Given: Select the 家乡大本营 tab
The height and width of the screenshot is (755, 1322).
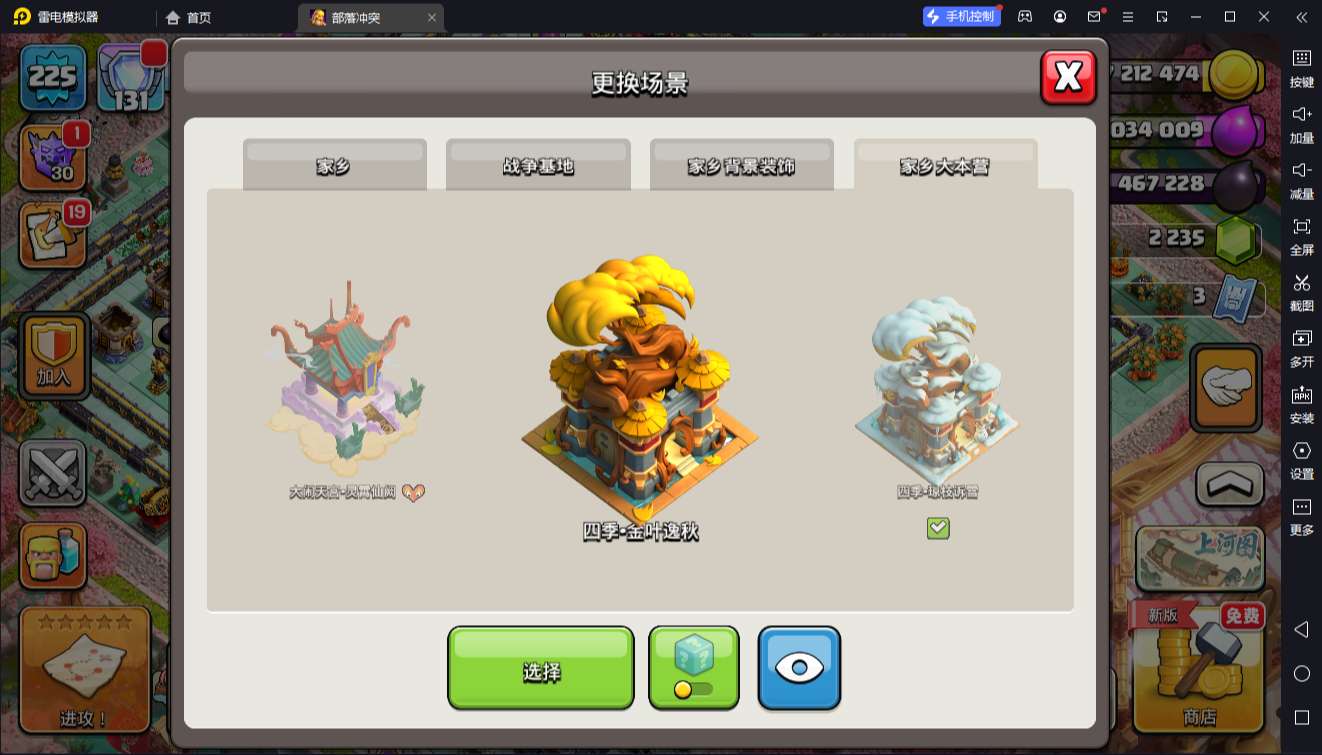Looking at the screenshot, I should point(945,166).
